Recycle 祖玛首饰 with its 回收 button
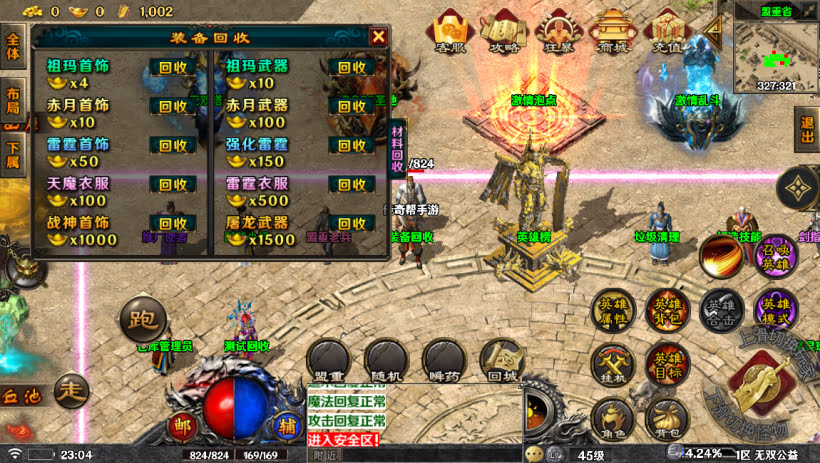 click(173, 68)
